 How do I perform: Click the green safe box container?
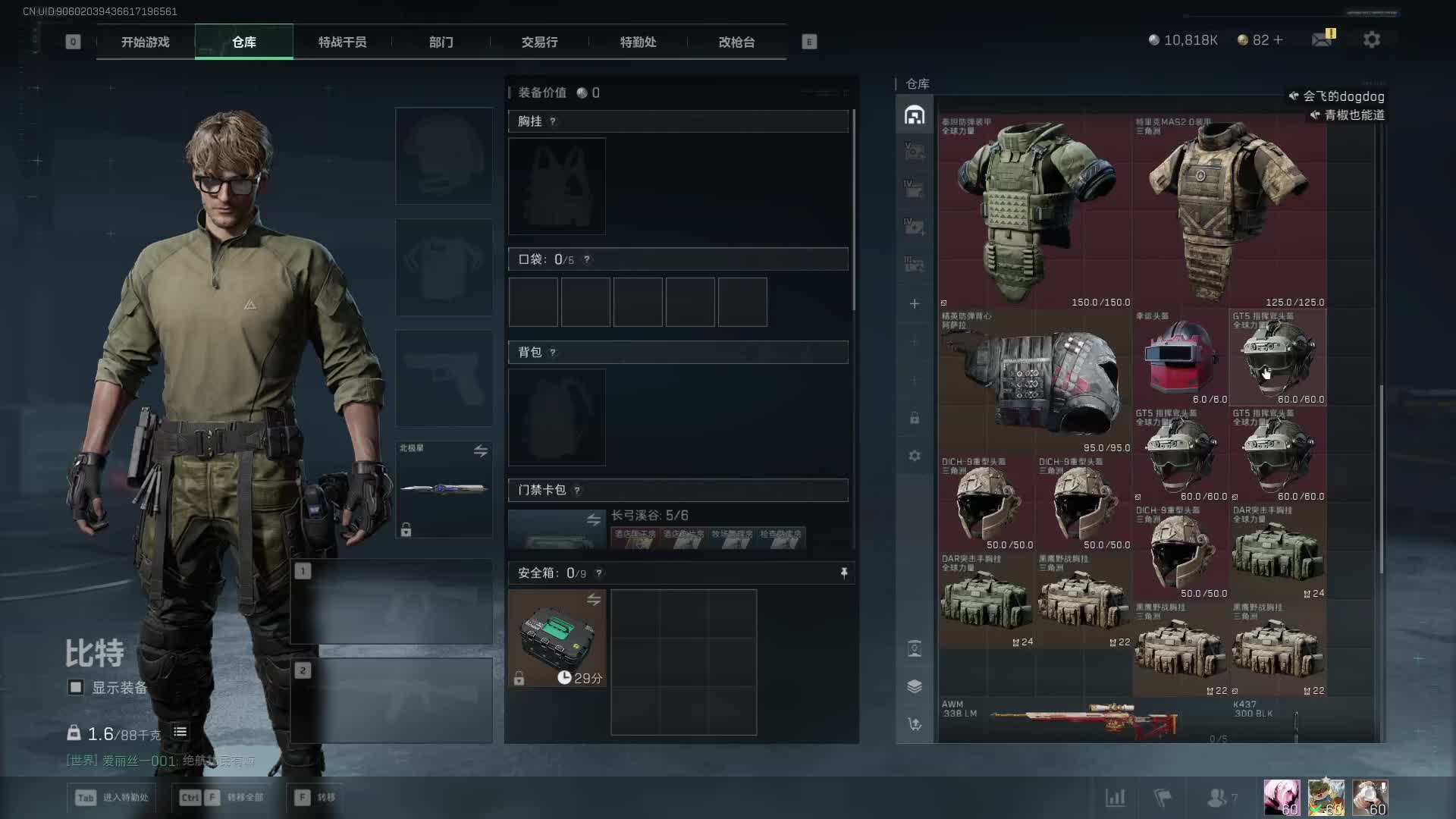click(557, 637)
